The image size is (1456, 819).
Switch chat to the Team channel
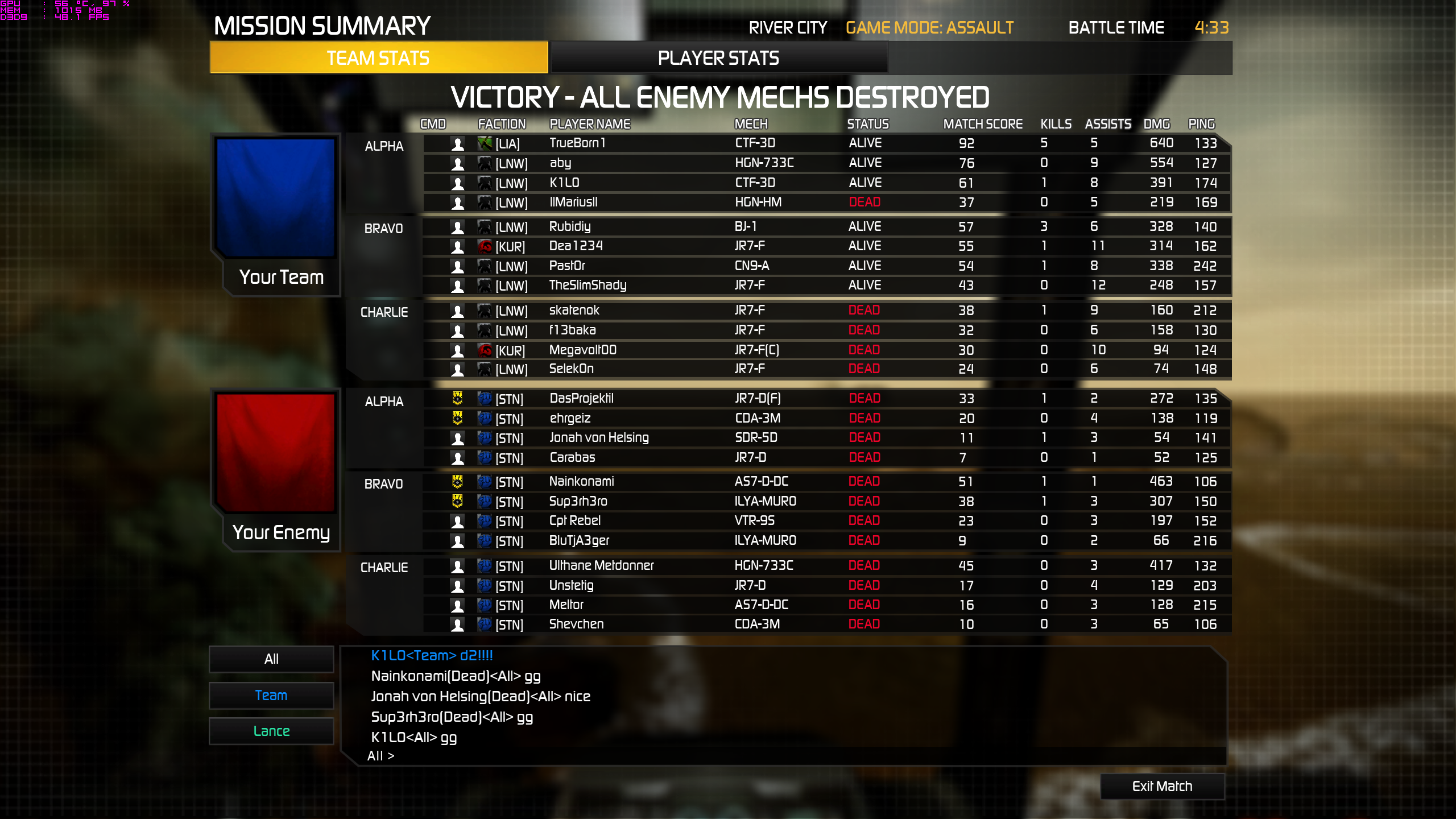coord(271,695)
